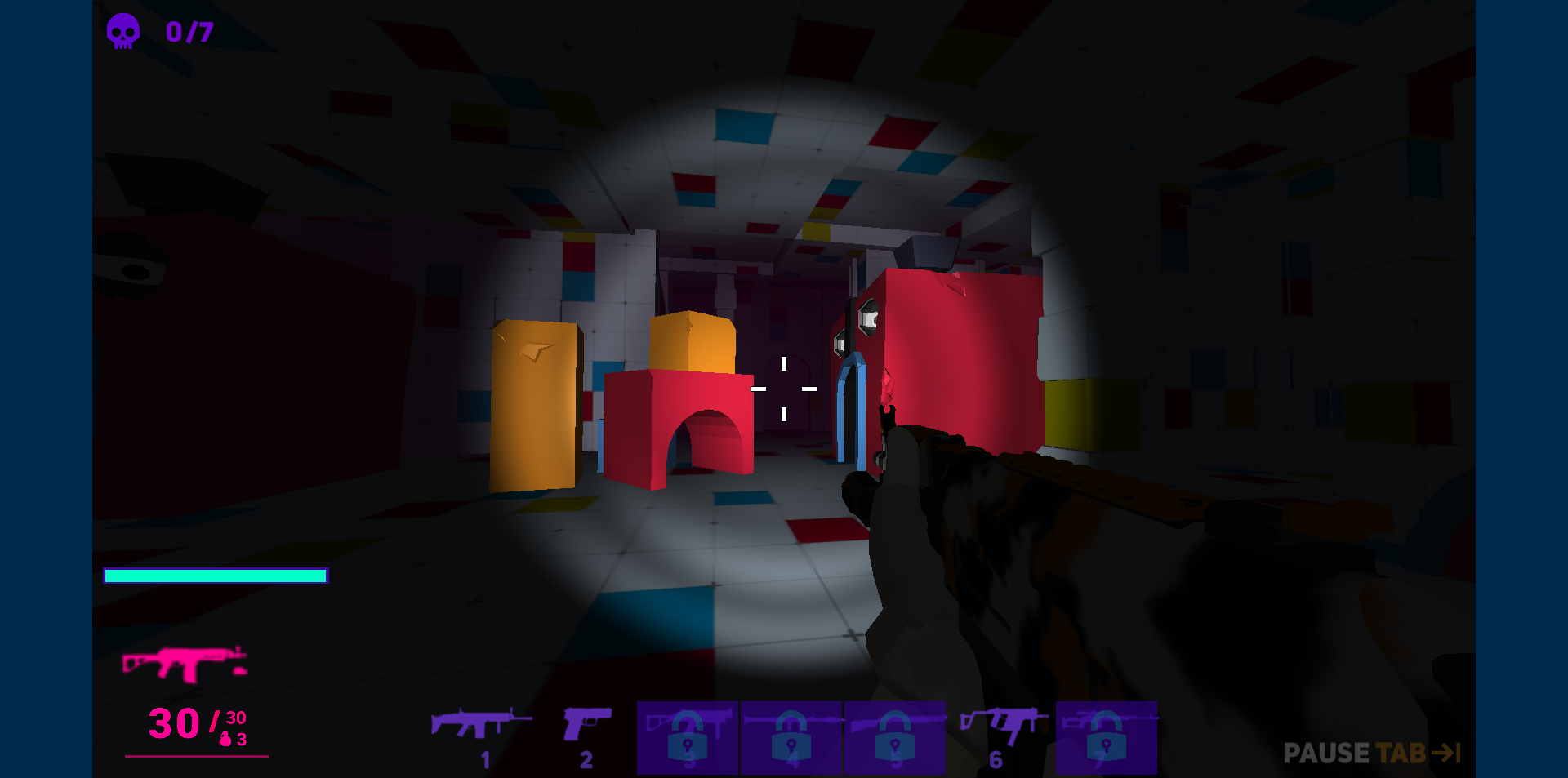The image size is (1568, 778).
Task: Click the purple skull kill counter icon
Action: point(122,31)
